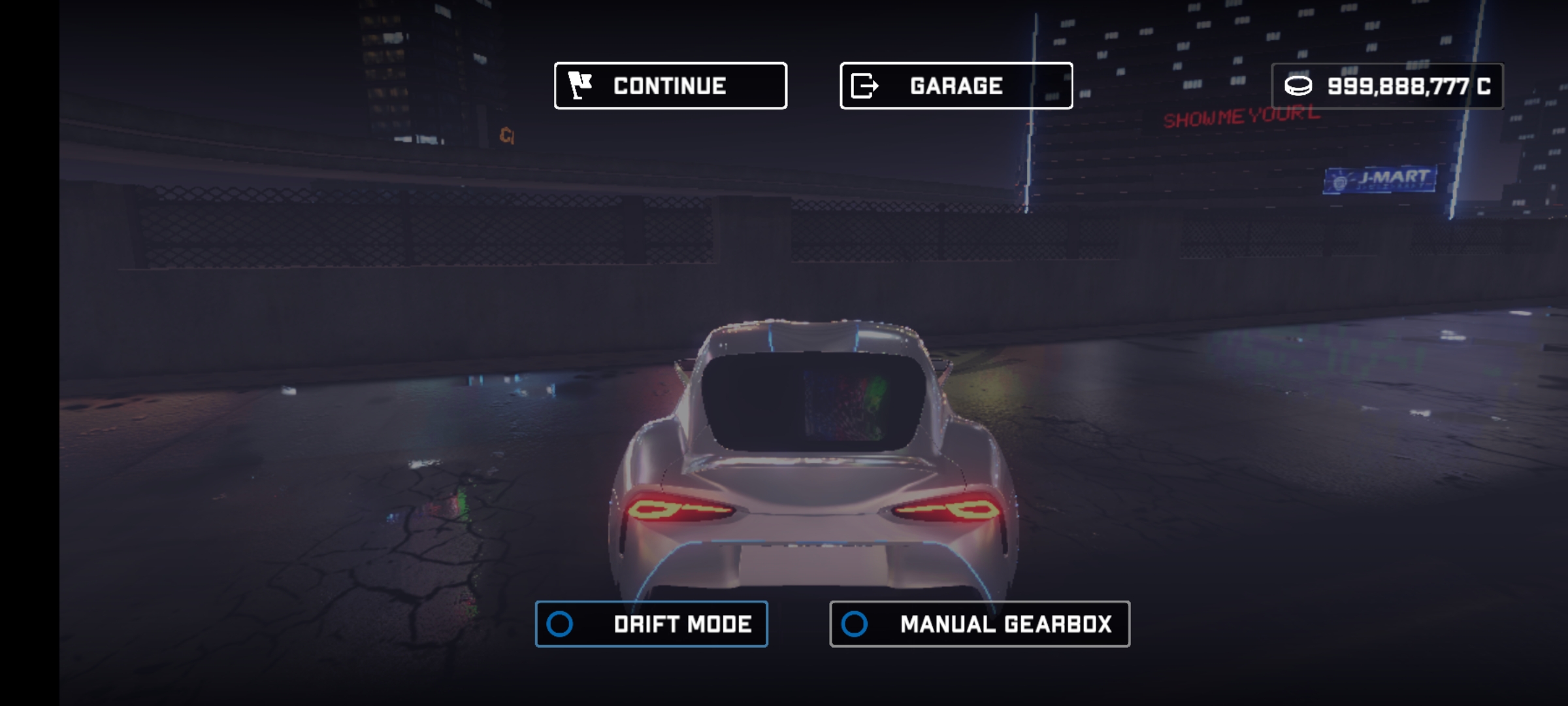The width and height of the screenshot is (1568, 706).
Task: Enable the Manual Gearbox option
Action: [x=979, y=624]
